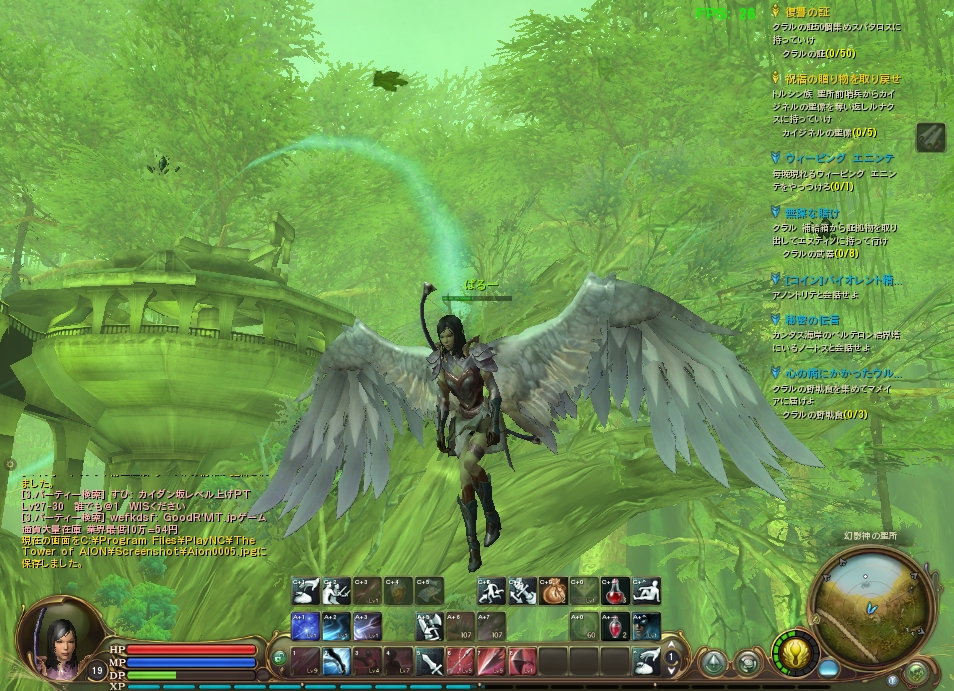Use the sword skill in hotbar slot 5
The height and width of the screenshot is (691, 954).
tap(431, 660)
